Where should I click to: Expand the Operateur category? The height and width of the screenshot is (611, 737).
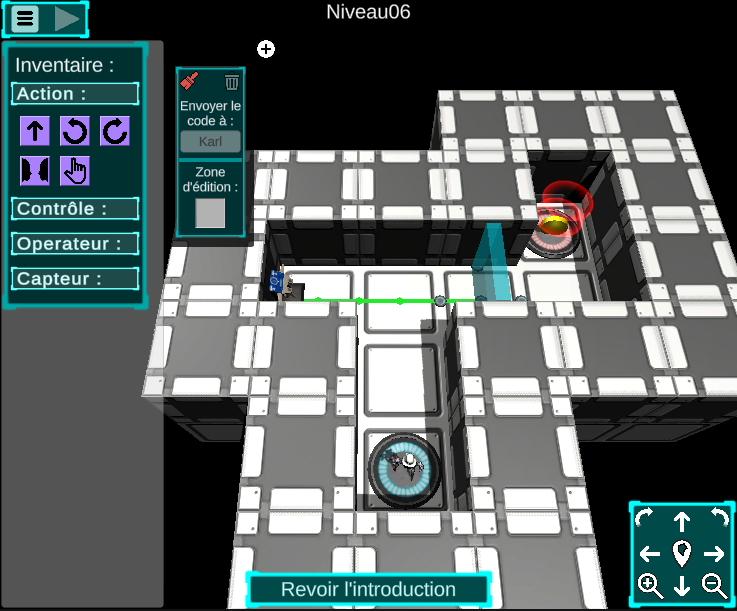click(75, 244)
